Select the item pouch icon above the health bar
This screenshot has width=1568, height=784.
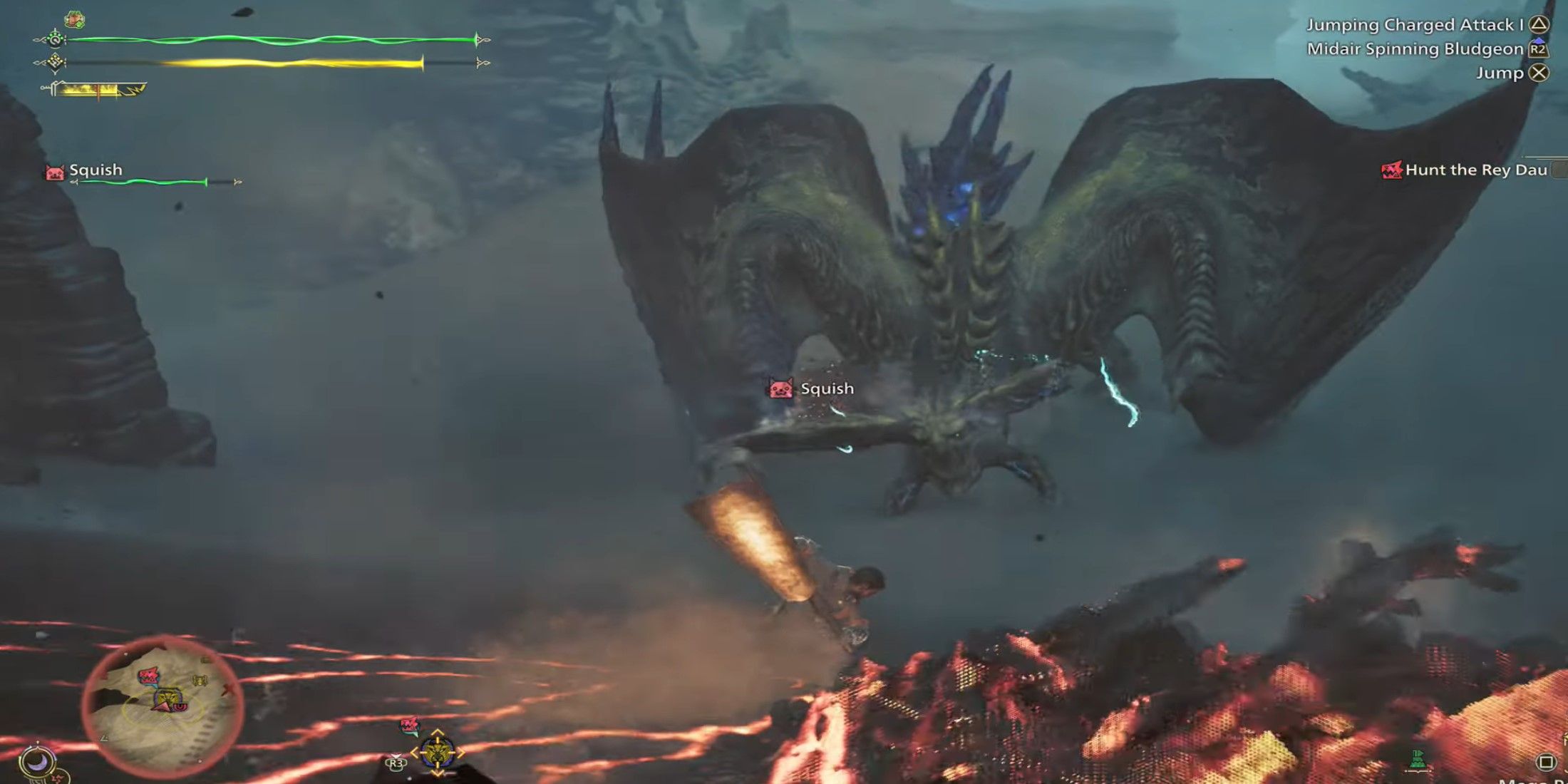(74, 19)
